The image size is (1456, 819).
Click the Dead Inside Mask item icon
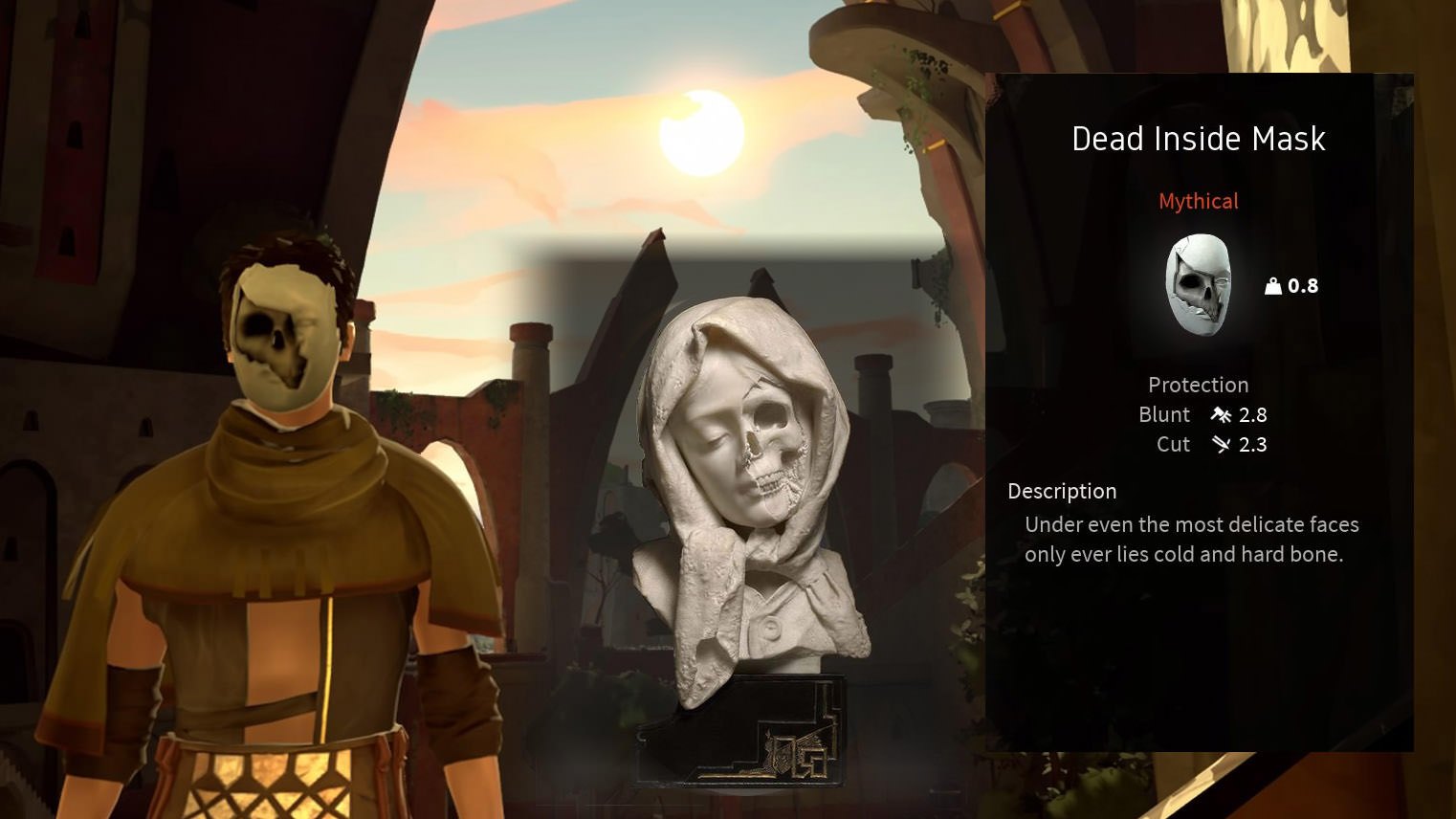1198,285
